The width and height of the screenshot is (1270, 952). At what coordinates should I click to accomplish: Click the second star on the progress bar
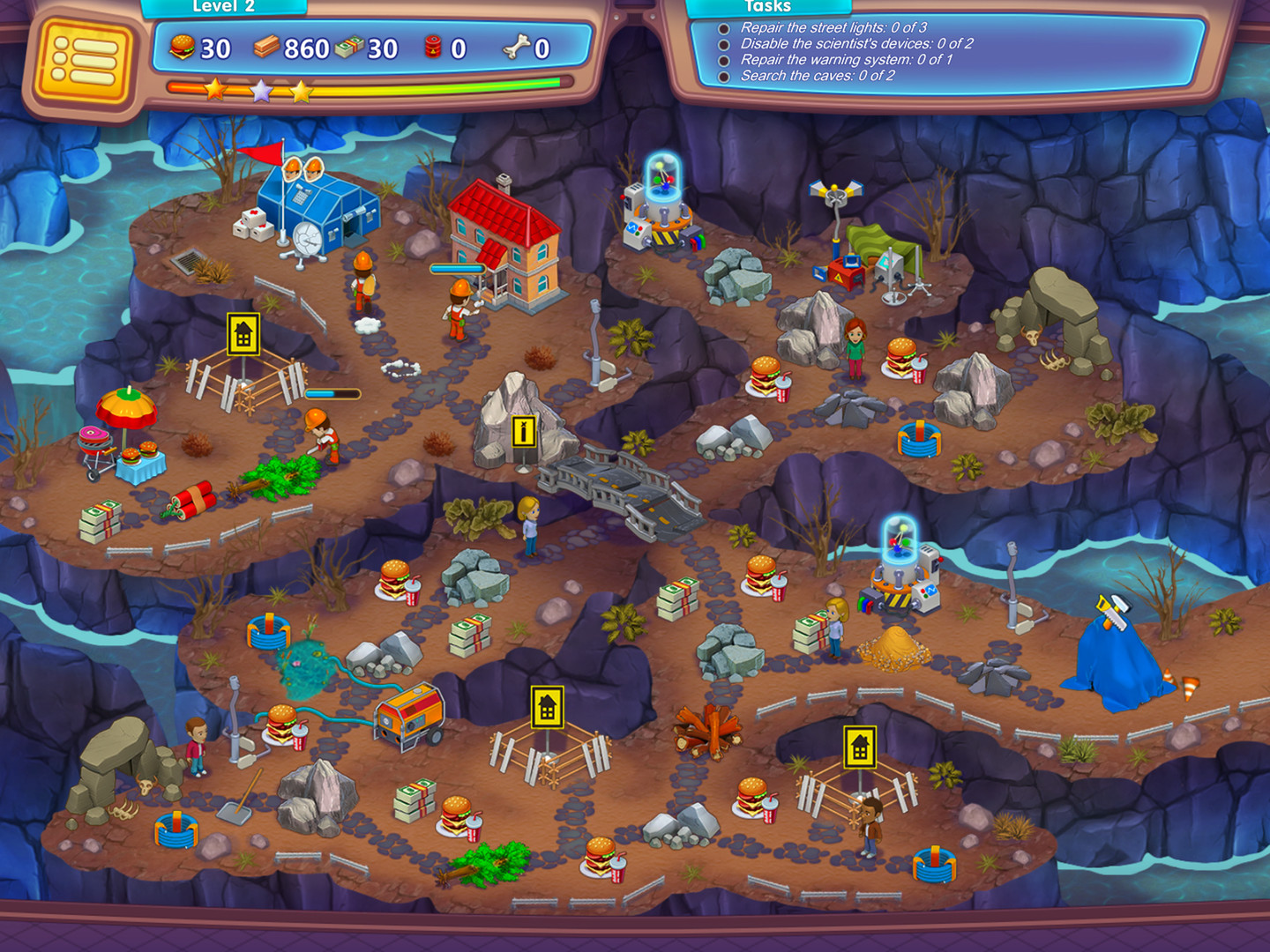(x=260, y=88)
